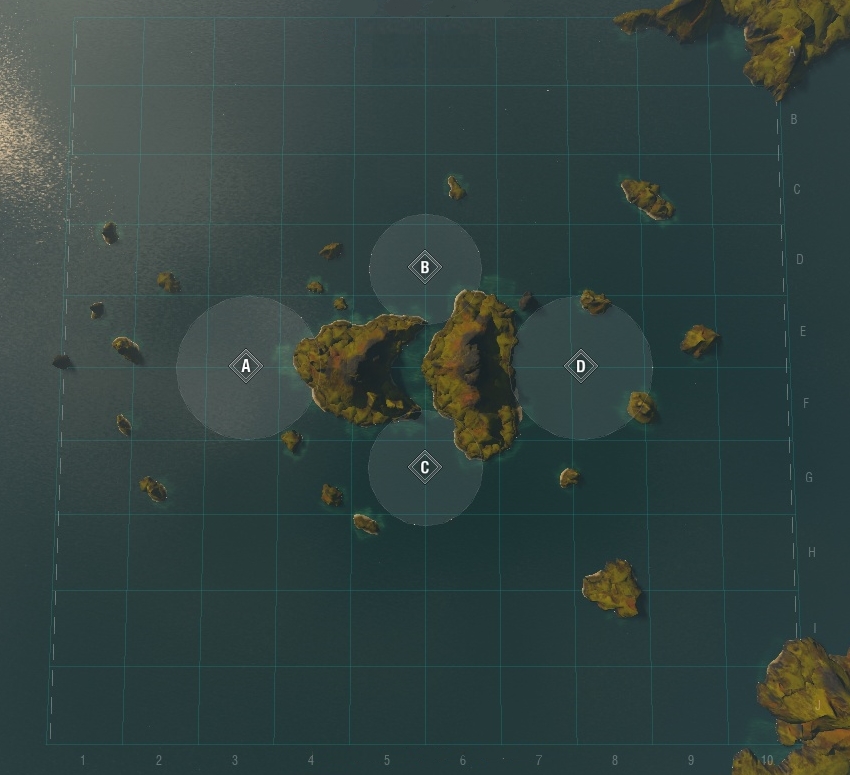
Task: Click capture point D marker
Action: (581, 367)
